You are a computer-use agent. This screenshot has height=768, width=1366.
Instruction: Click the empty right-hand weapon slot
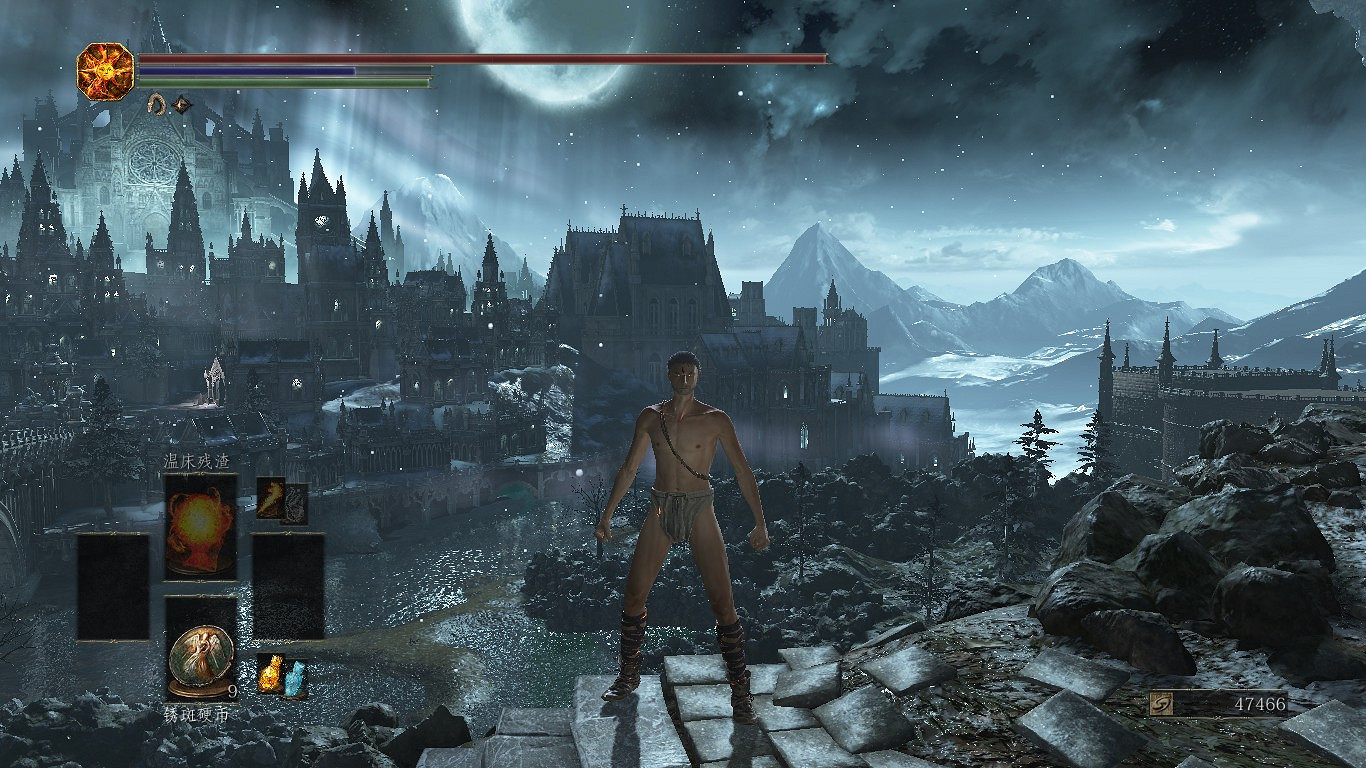[288, 587]
